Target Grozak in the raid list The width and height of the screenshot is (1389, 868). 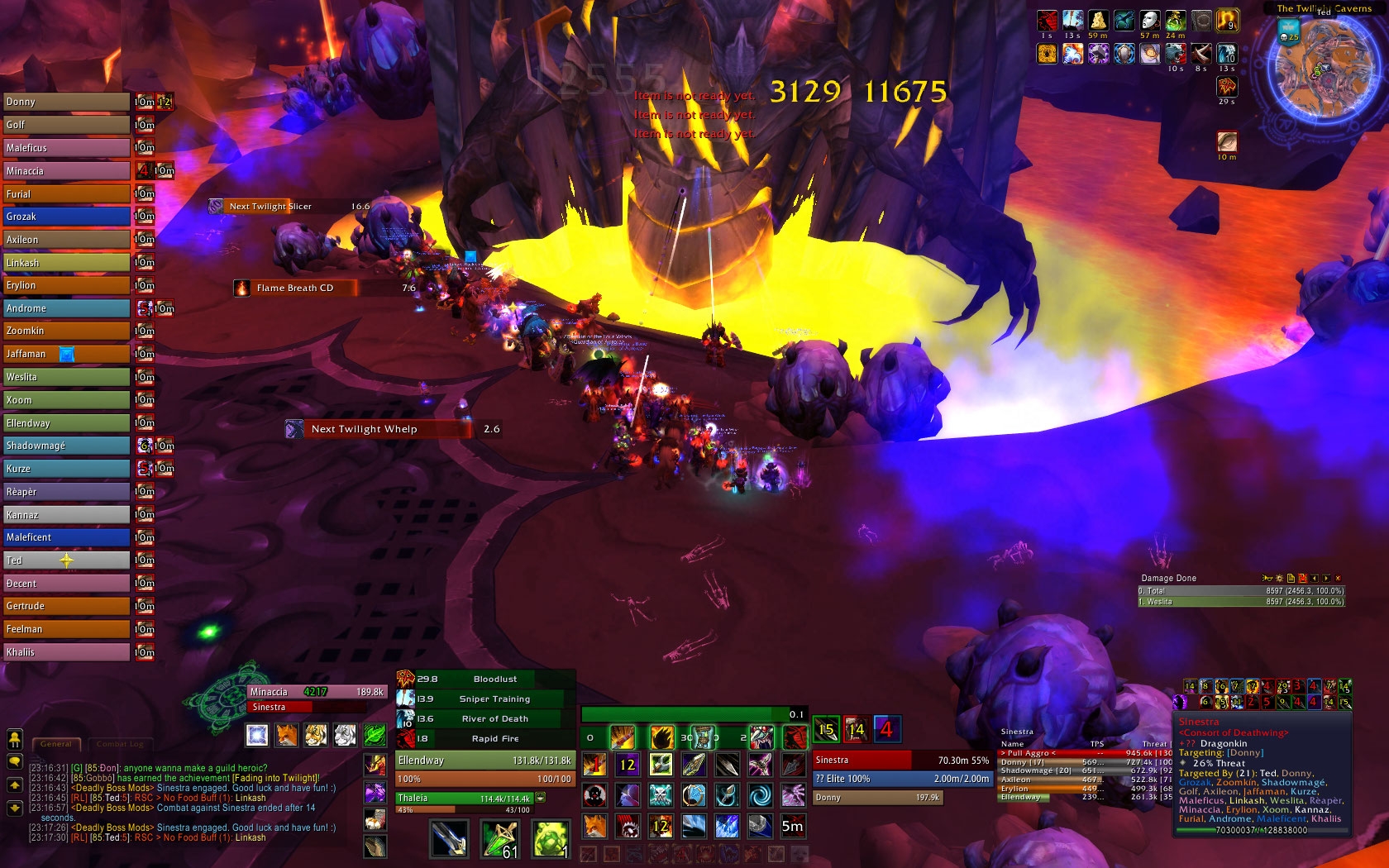[66, 217]
